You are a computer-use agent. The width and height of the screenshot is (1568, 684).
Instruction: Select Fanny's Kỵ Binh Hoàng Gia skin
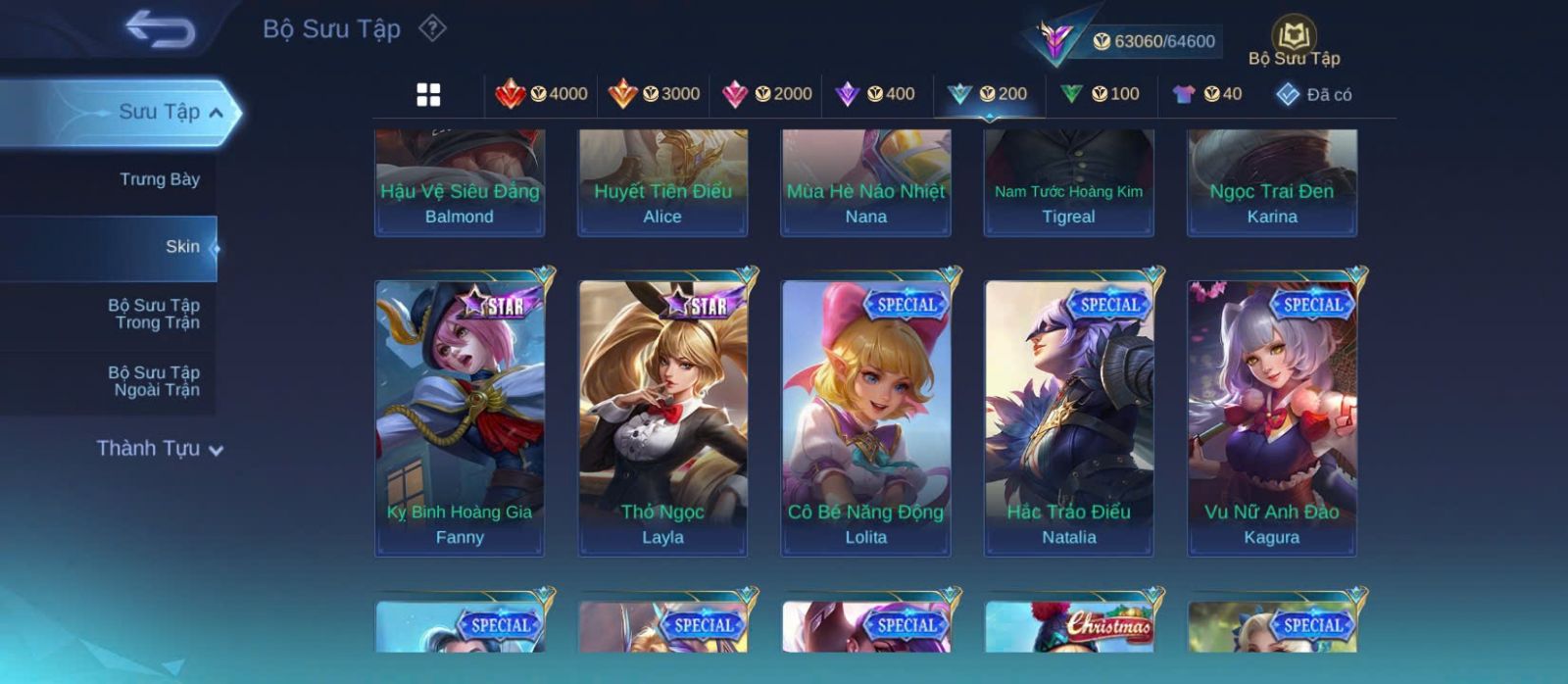(460, 418)
